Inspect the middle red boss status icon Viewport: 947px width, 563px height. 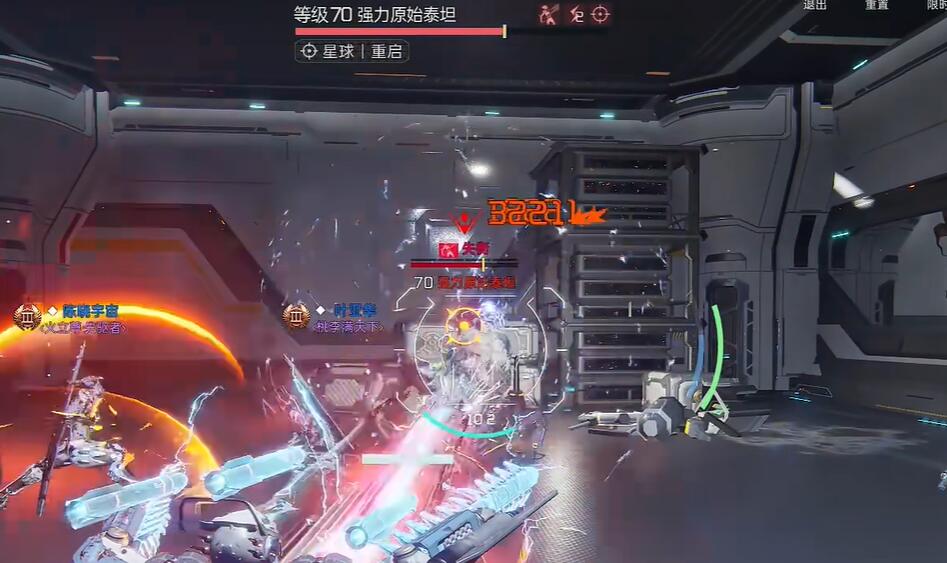(x=575, y=14)
